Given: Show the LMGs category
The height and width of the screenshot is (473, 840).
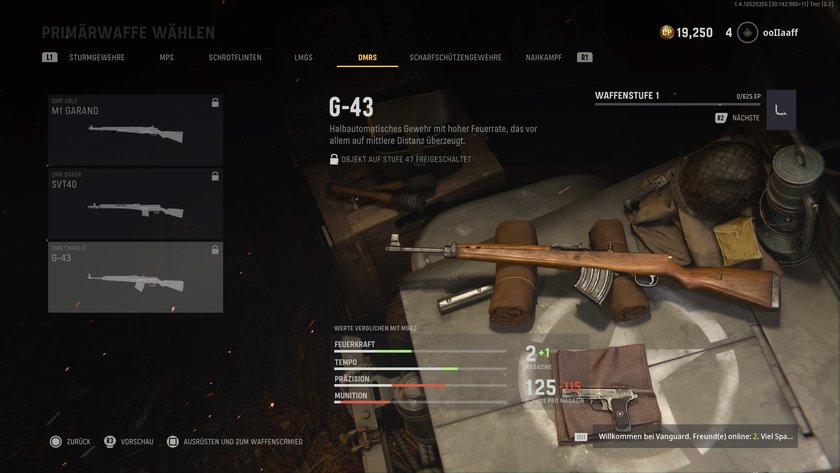Looking at the screenshot, I should coord(302,58).
